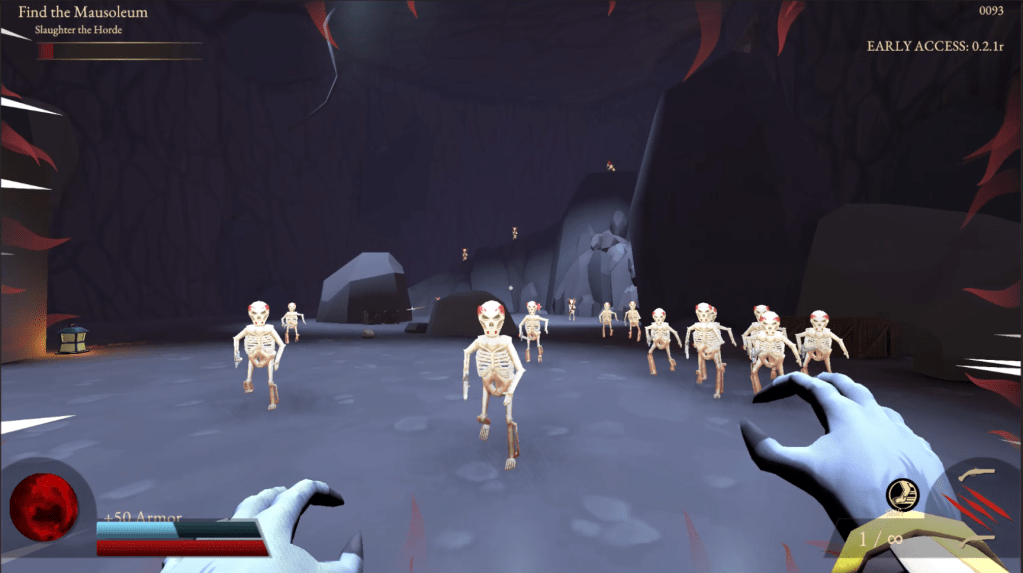Click the Find the Mausoleum objective tracker
Screen dimensions: 1023x573
point(83,13)
